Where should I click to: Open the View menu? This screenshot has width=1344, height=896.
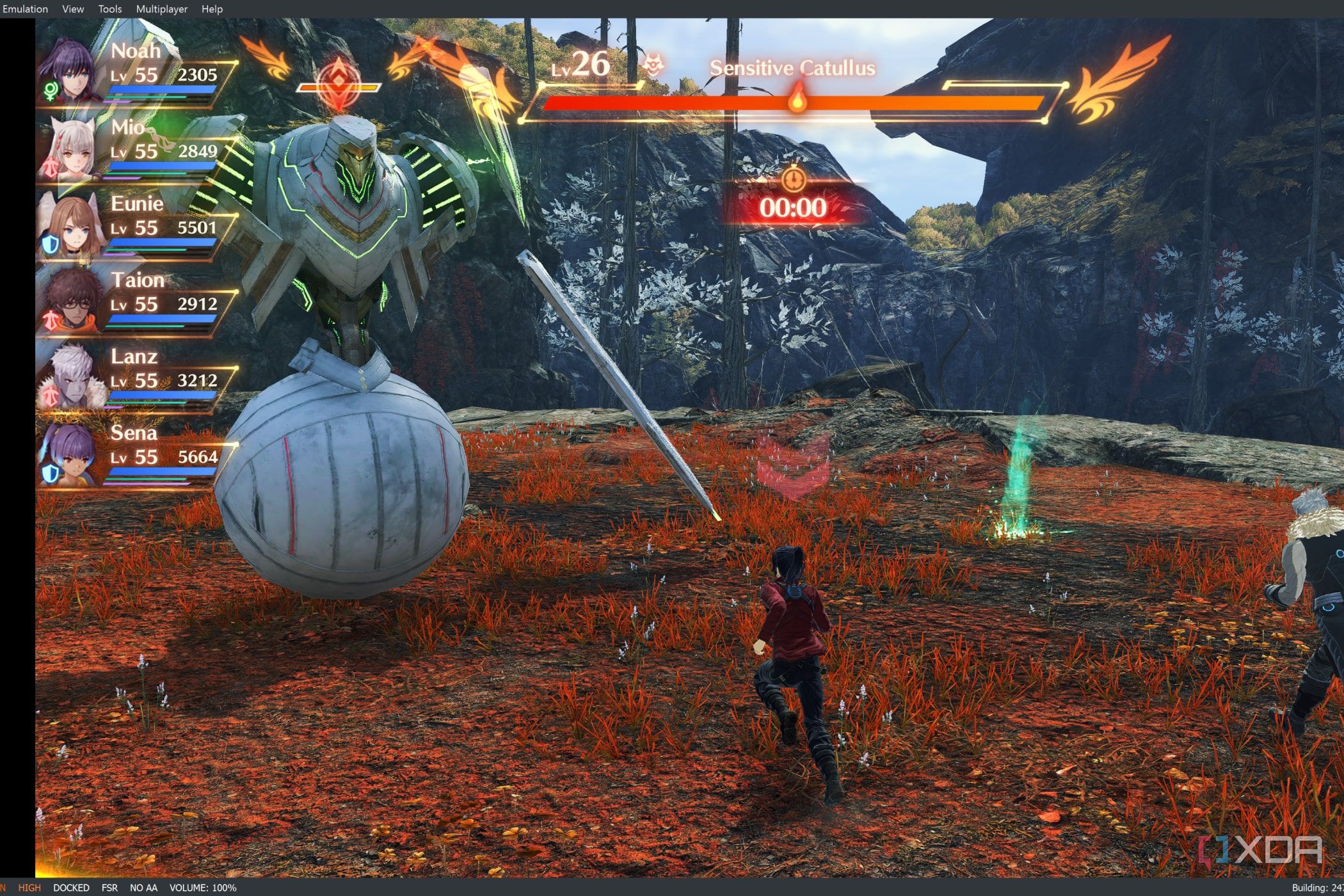pyautogui.click(x=73, y=9)
